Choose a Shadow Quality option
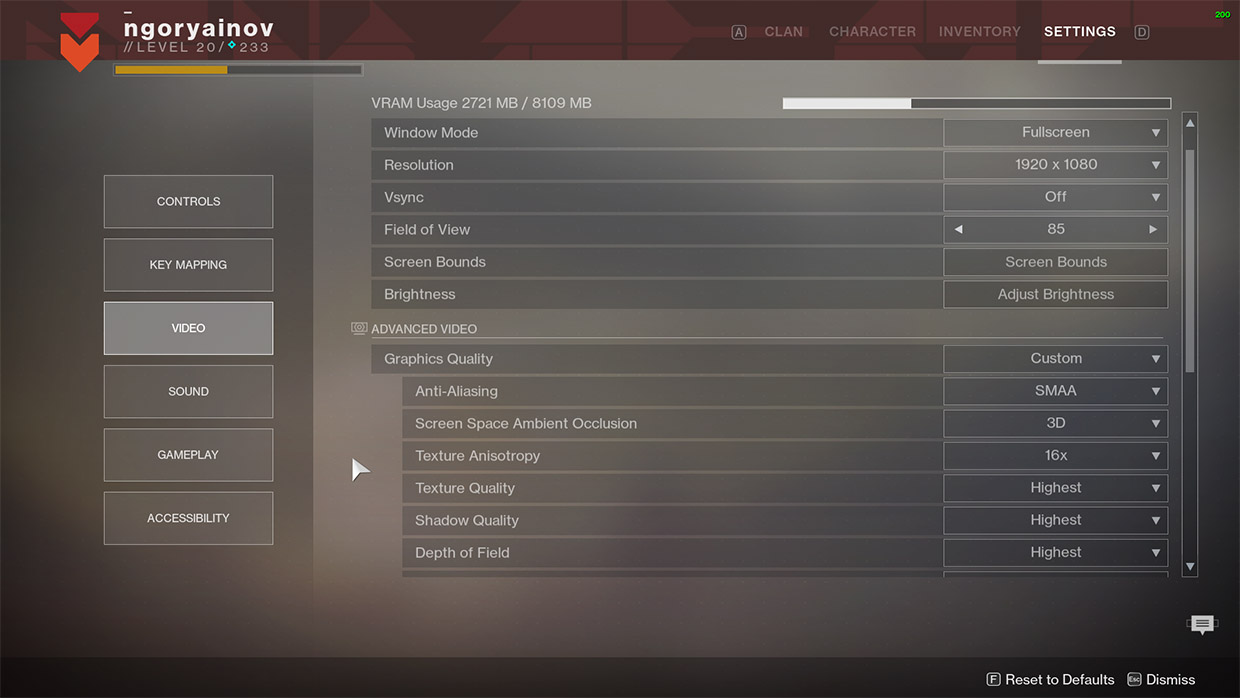 click(1056, 520)
